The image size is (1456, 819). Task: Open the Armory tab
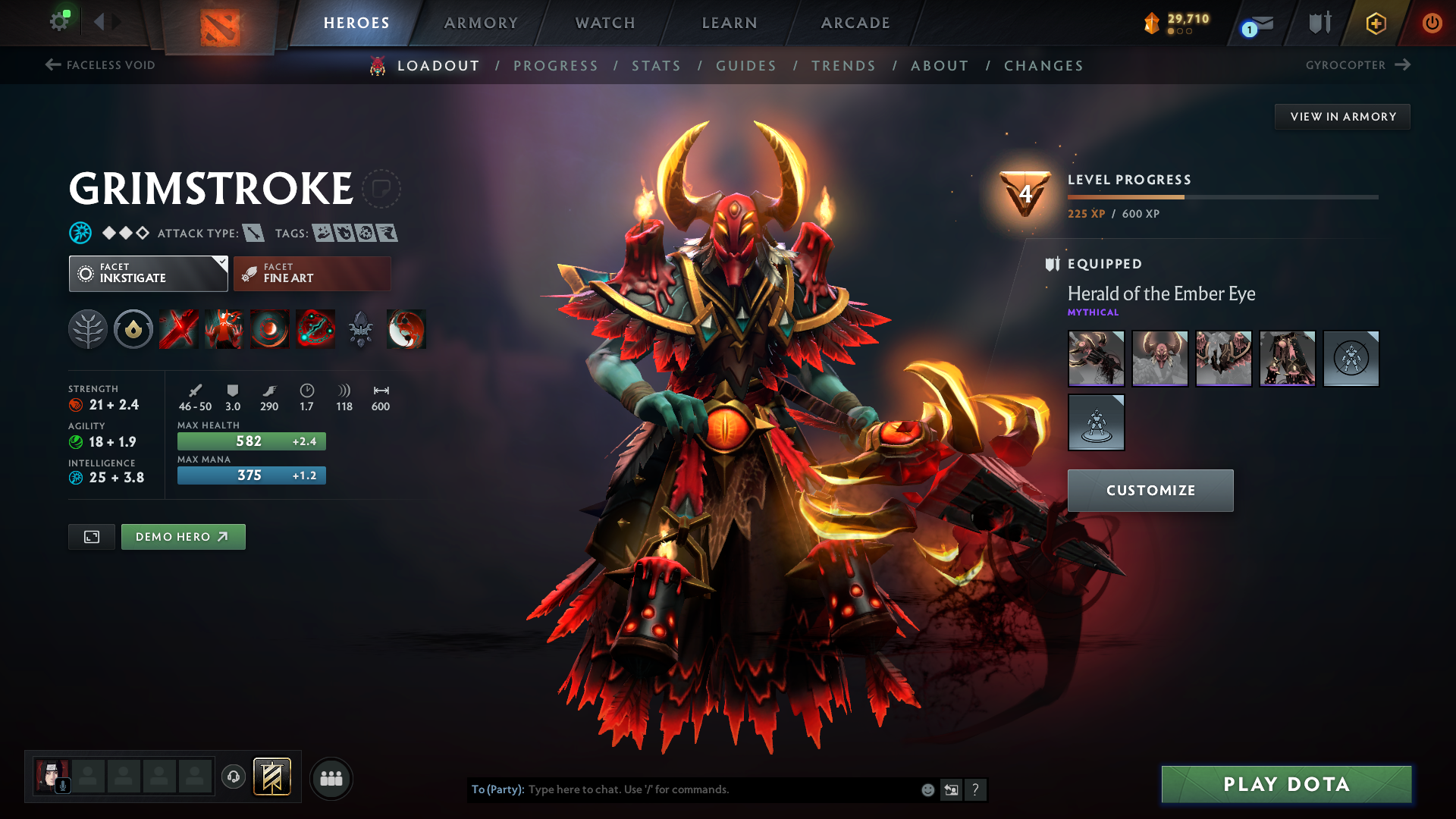click(x=481, y=23)
